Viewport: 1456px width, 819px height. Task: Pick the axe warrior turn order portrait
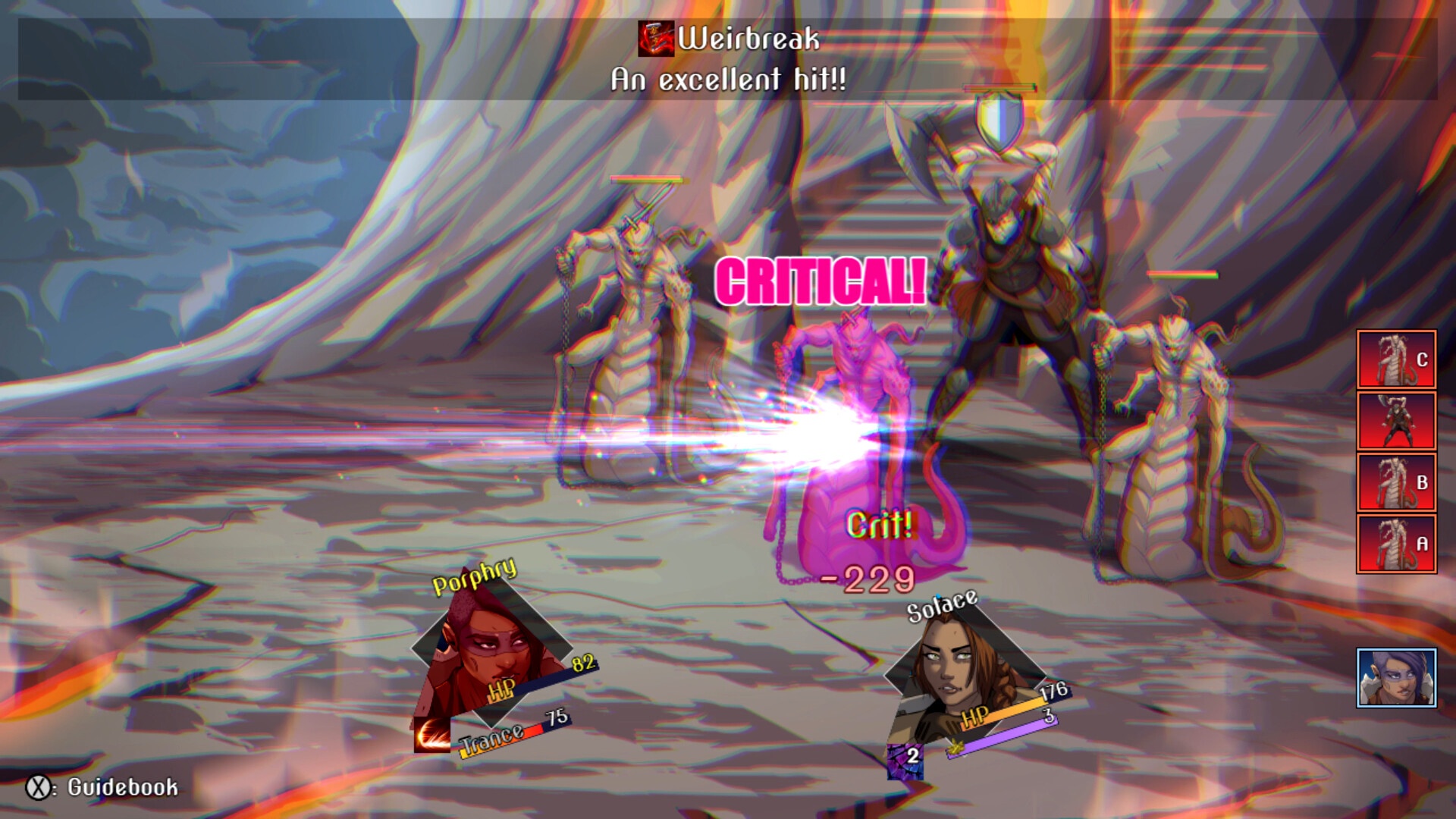tap(1396, 421)
